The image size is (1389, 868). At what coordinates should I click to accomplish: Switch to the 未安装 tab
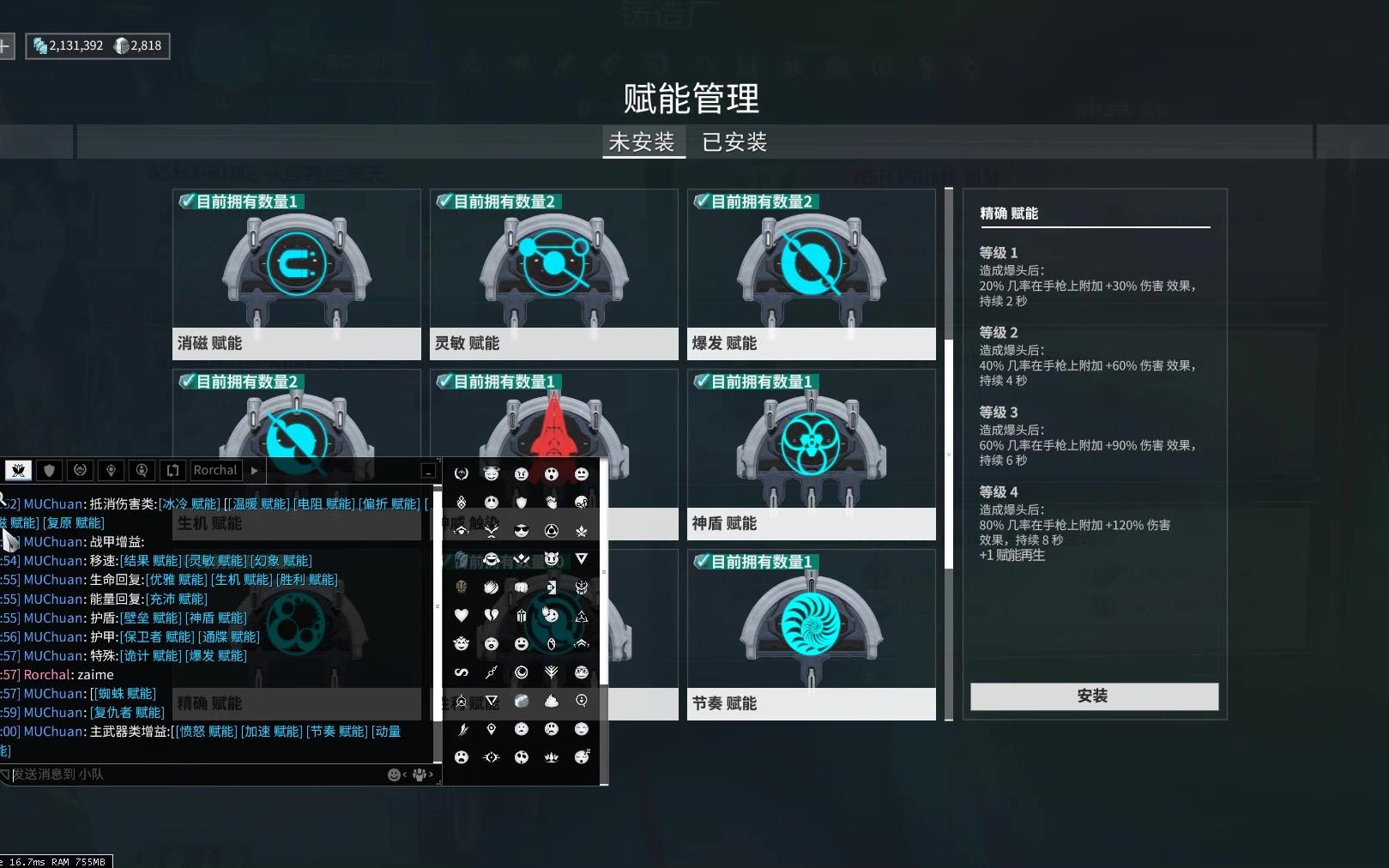click(643, 142)
